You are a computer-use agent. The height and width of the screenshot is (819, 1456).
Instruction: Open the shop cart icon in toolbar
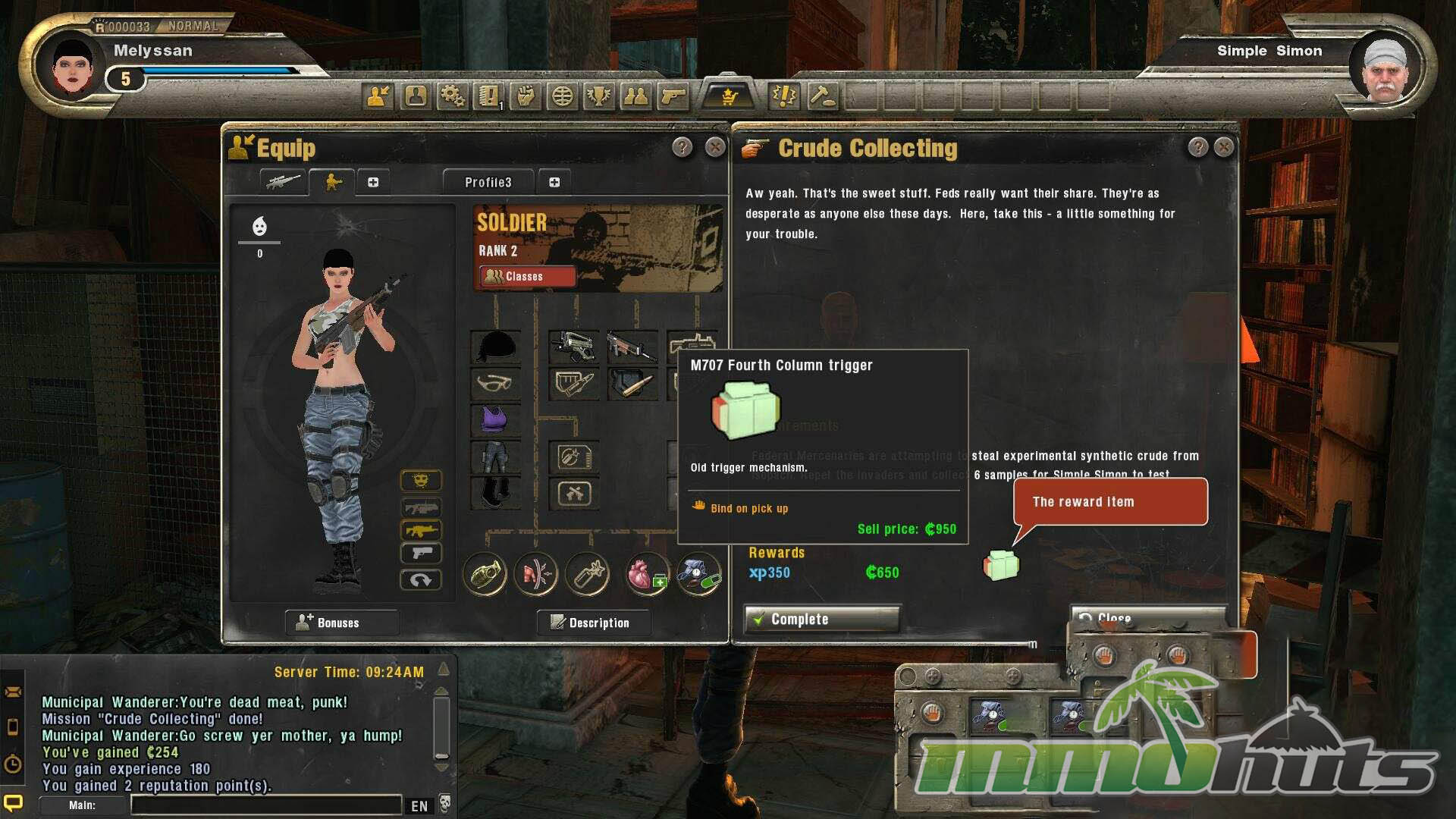(729, 96)
